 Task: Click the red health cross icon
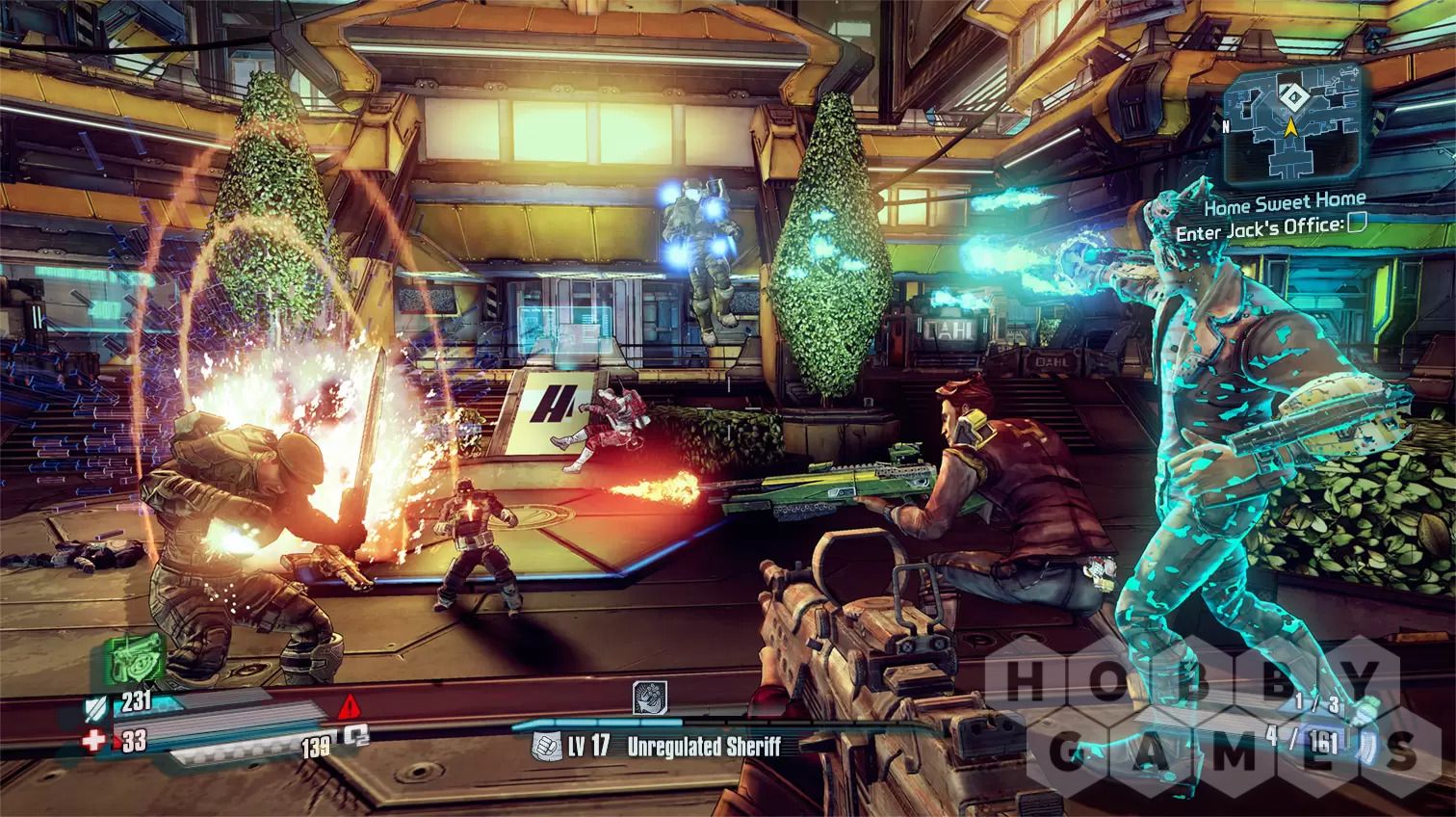[95, 741]
